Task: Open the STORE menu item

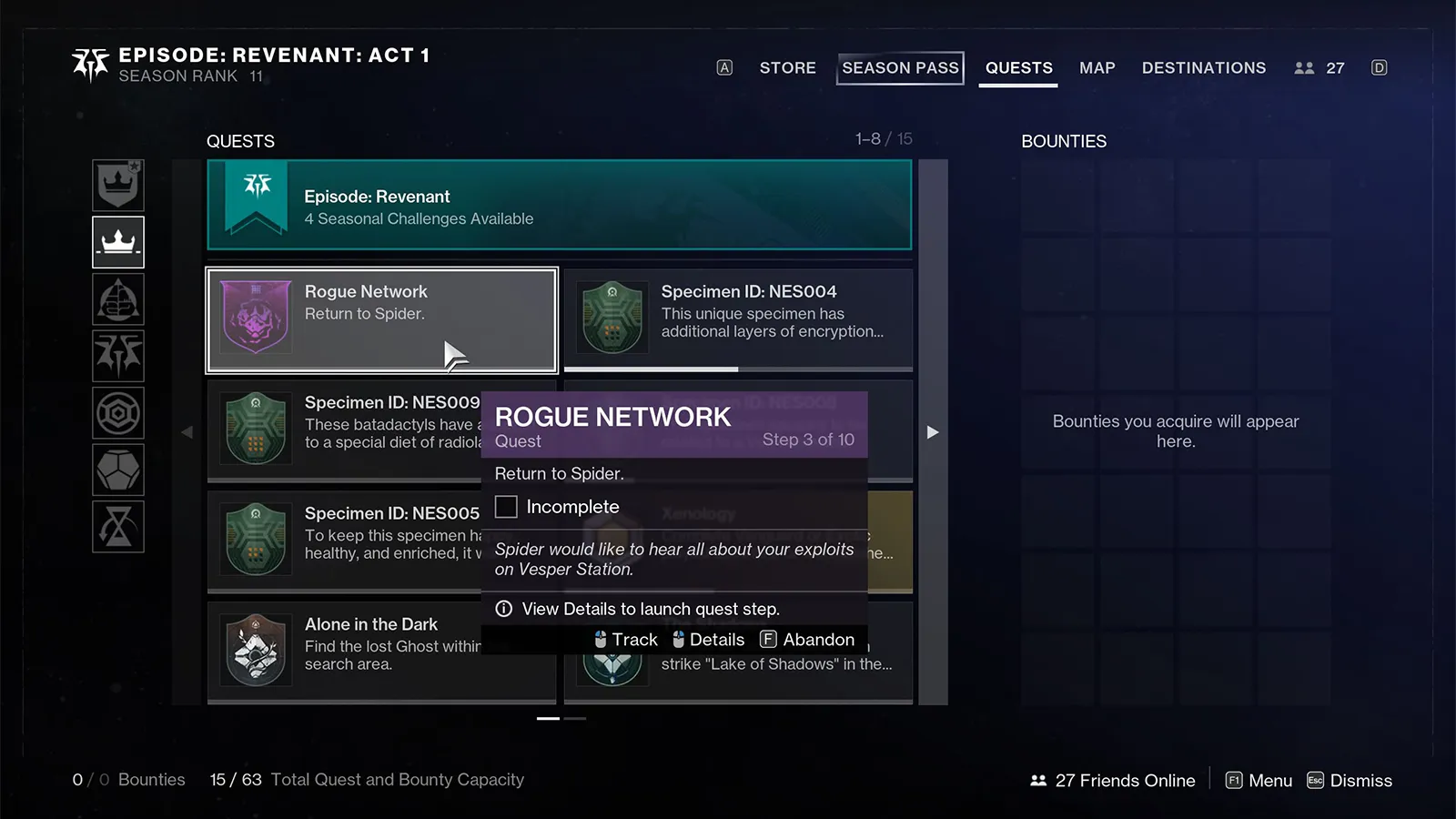Action: pyautogui.click(x=787, y=67)
